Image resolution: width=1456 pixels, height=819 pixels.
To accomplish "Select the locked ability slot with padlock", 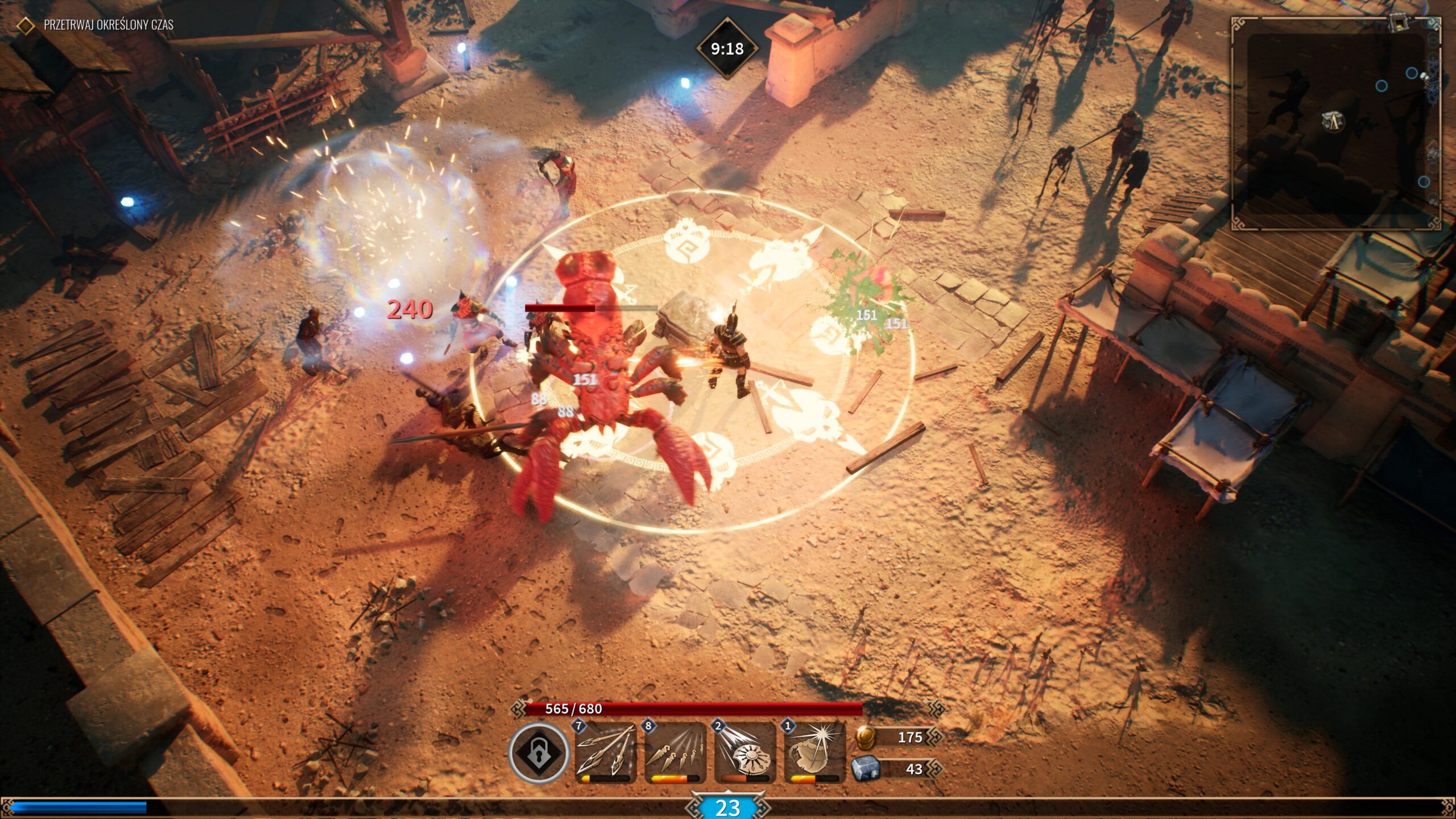I will 538,753.
